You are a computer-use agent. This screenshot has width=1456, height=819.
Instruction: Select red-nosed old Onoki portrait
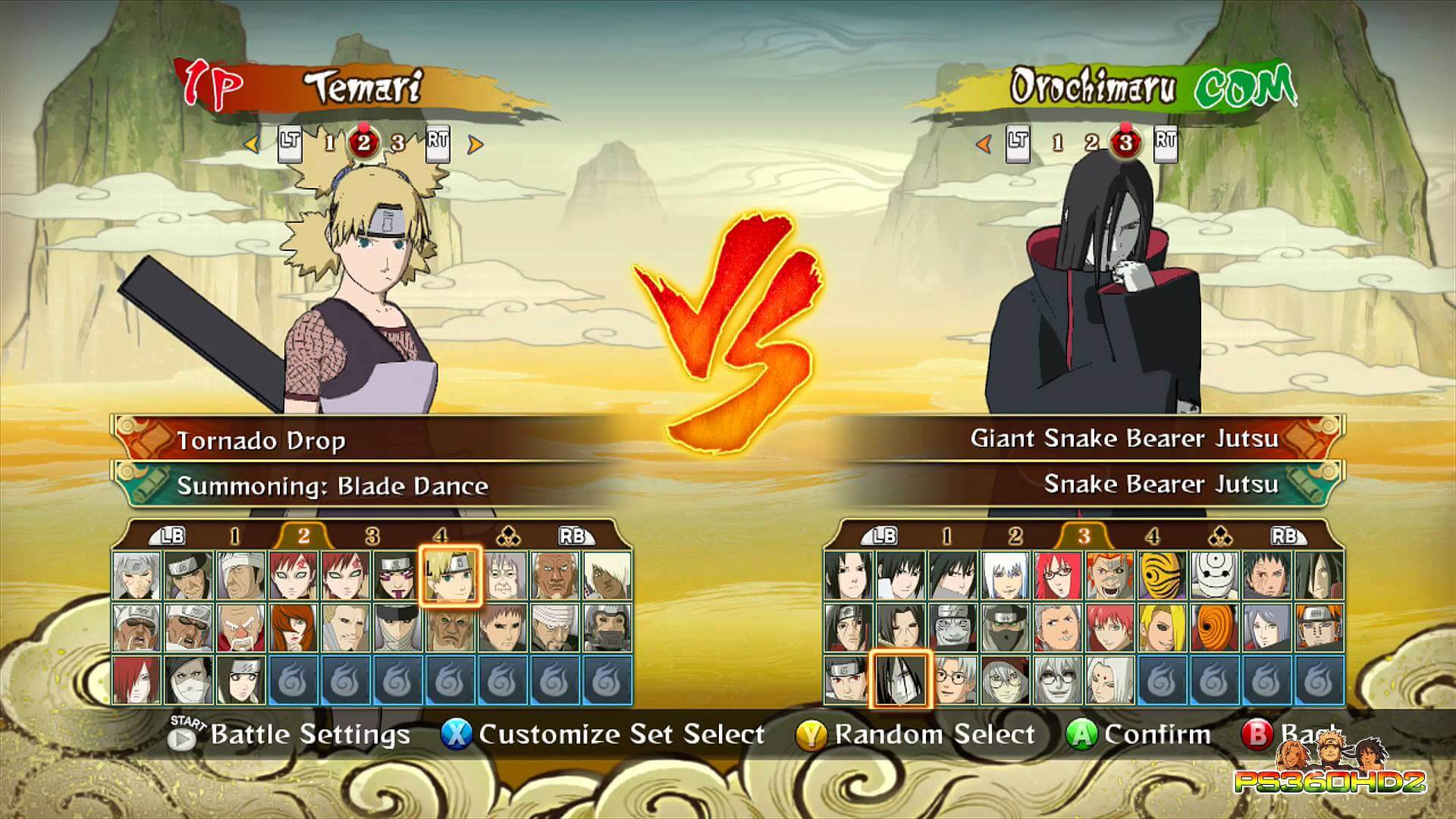[x=241, y=627]
